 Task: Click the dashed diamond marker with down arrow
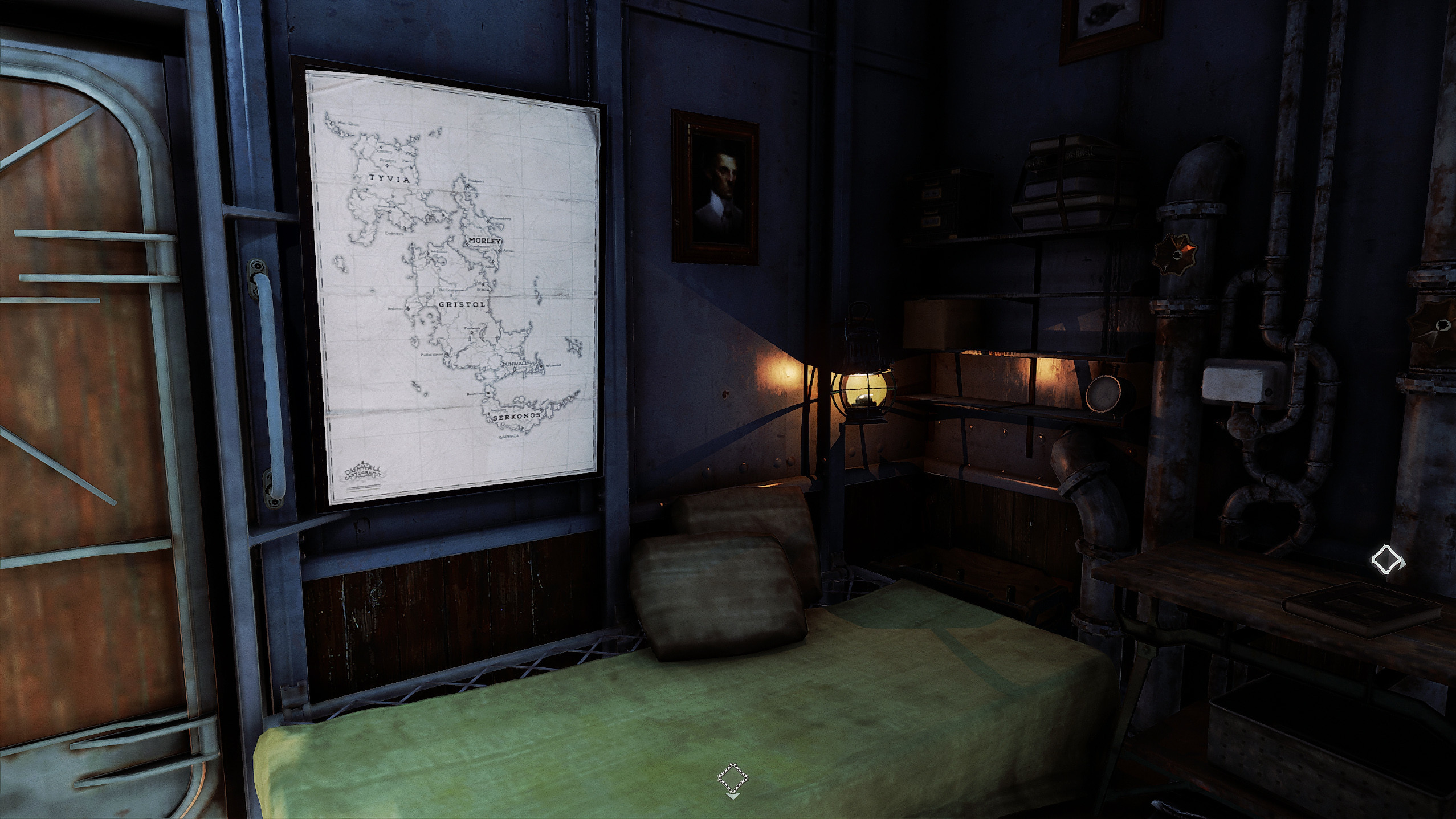coord(732,779)
